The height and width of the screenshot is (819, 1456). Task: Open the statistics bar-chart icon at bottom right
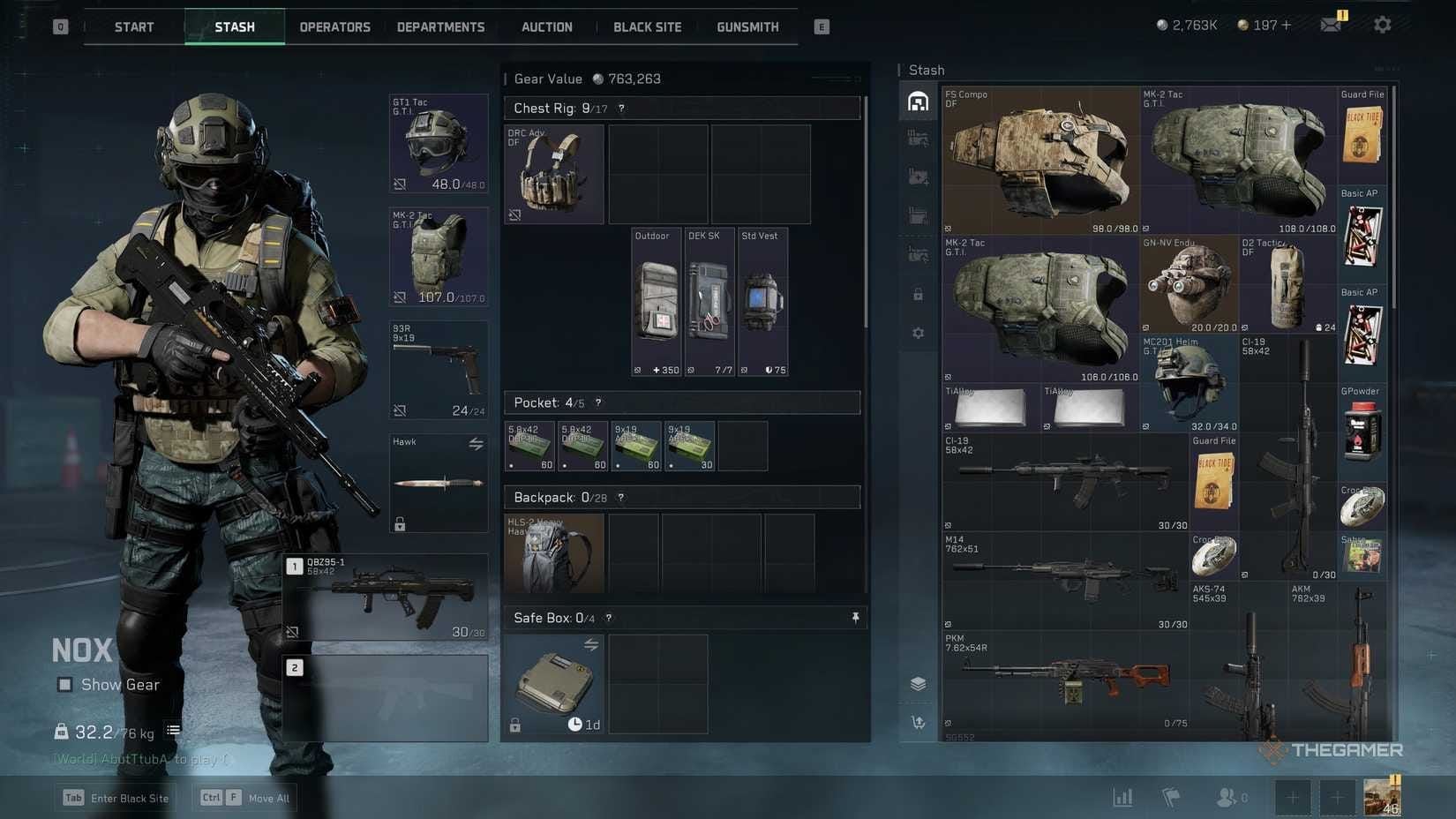1122,796
